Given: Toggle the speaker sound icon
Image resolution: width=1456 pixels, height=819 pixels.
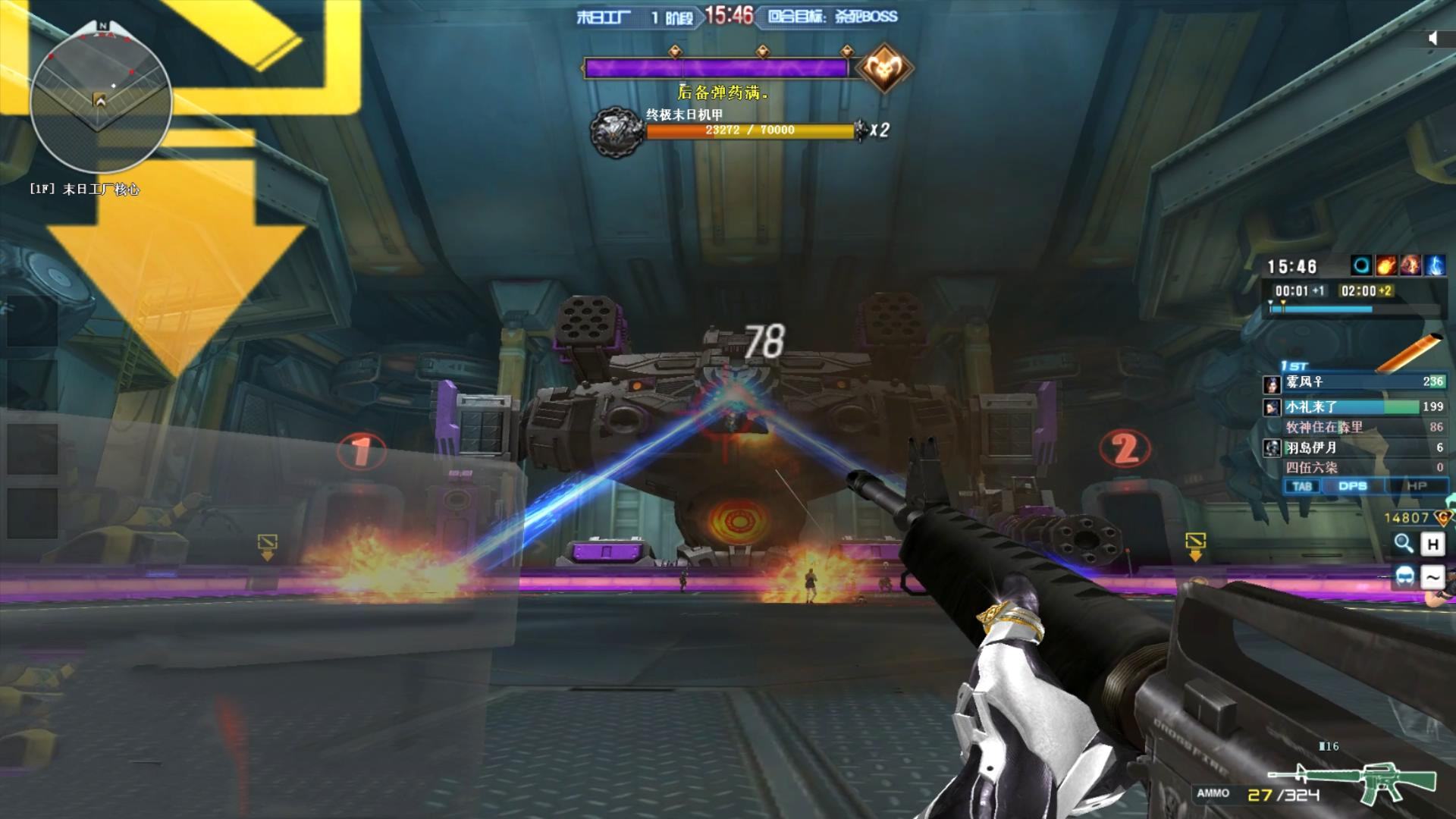Looking at the screenshot, I should point(1432,39).
